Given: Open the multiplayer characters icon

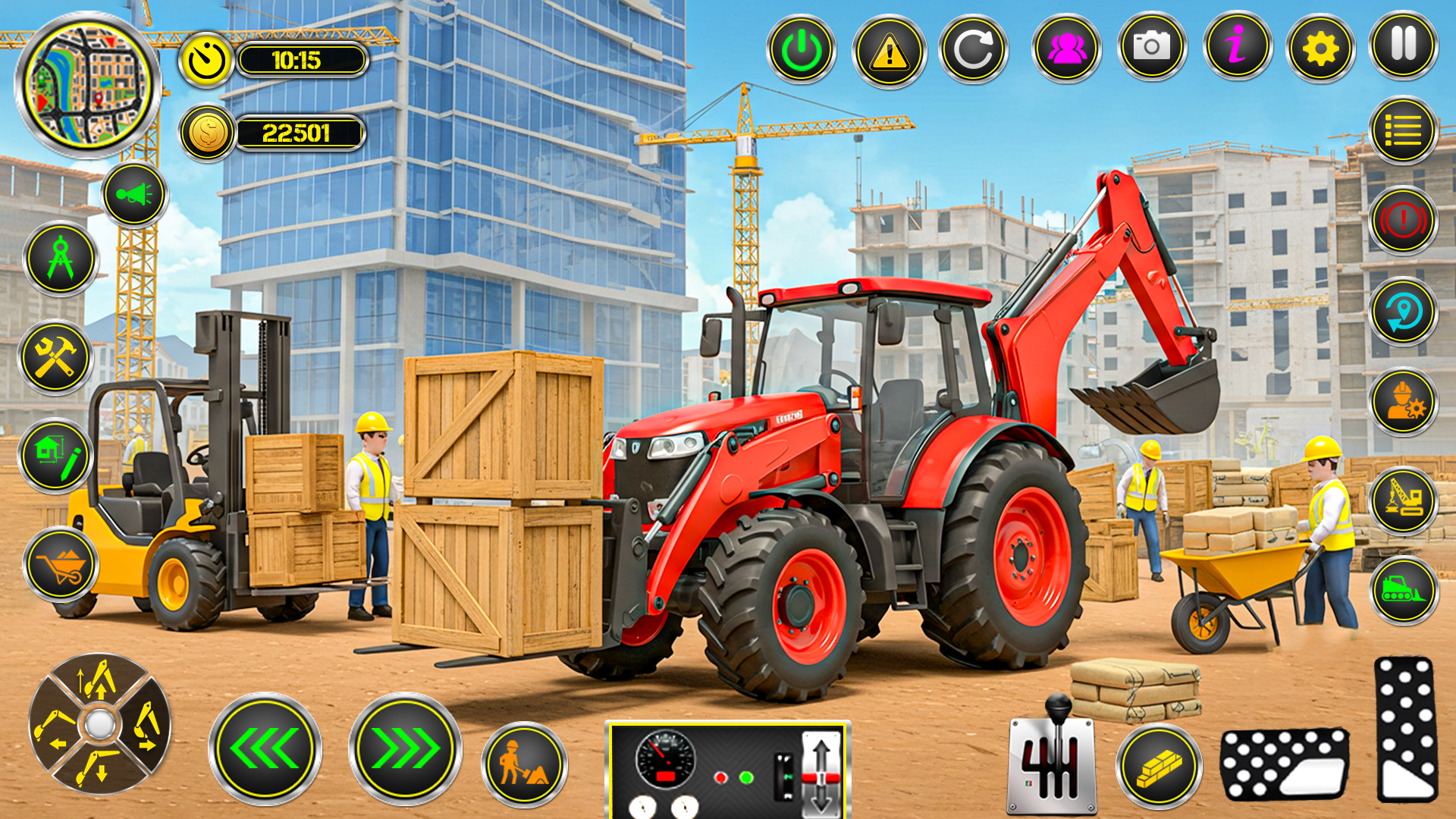Looking at the screenshot, I should (1066, 49).
